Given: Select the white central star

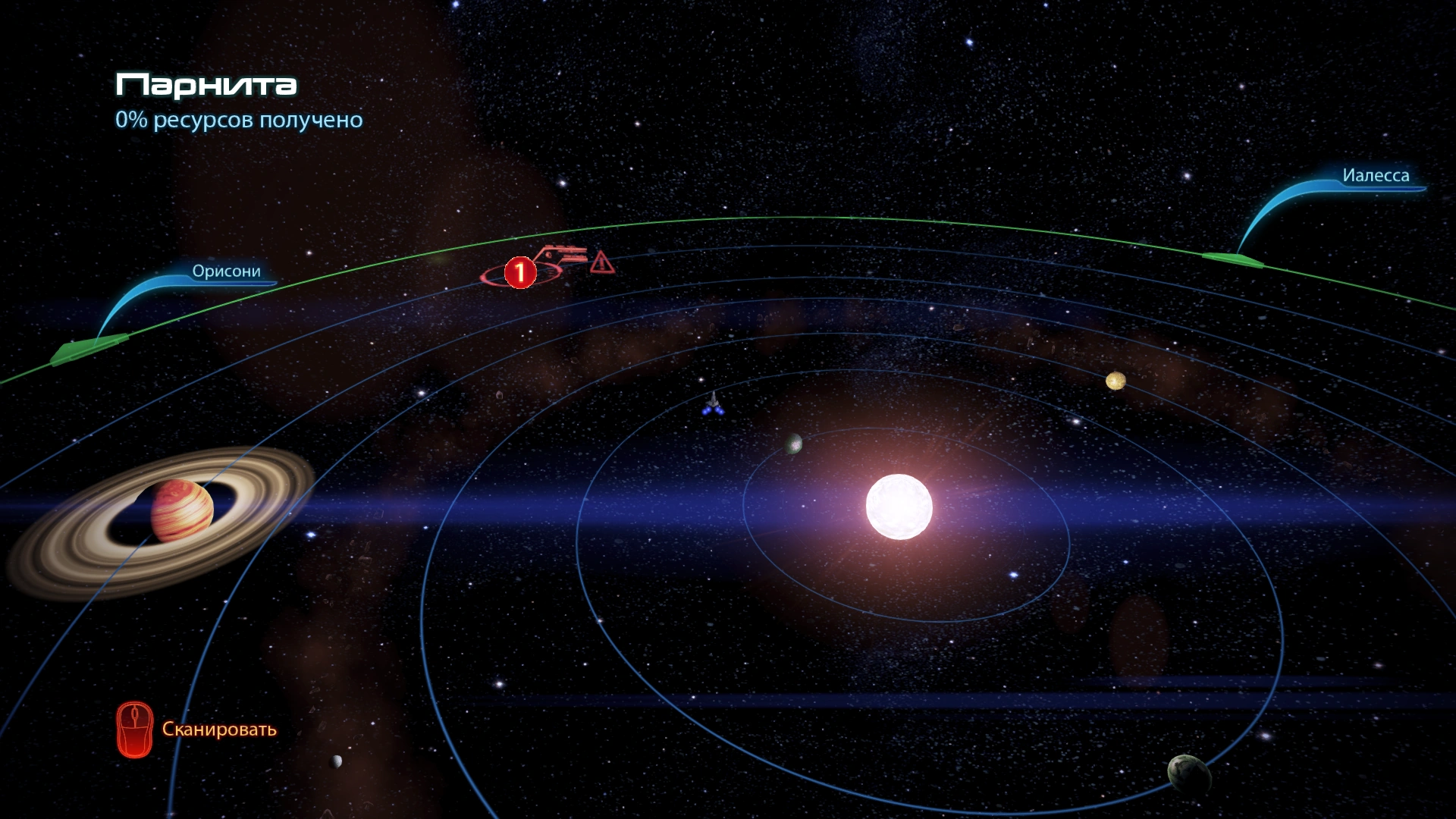Looking at the screenshot, I should pyautogui.click(x=899, y=507).
